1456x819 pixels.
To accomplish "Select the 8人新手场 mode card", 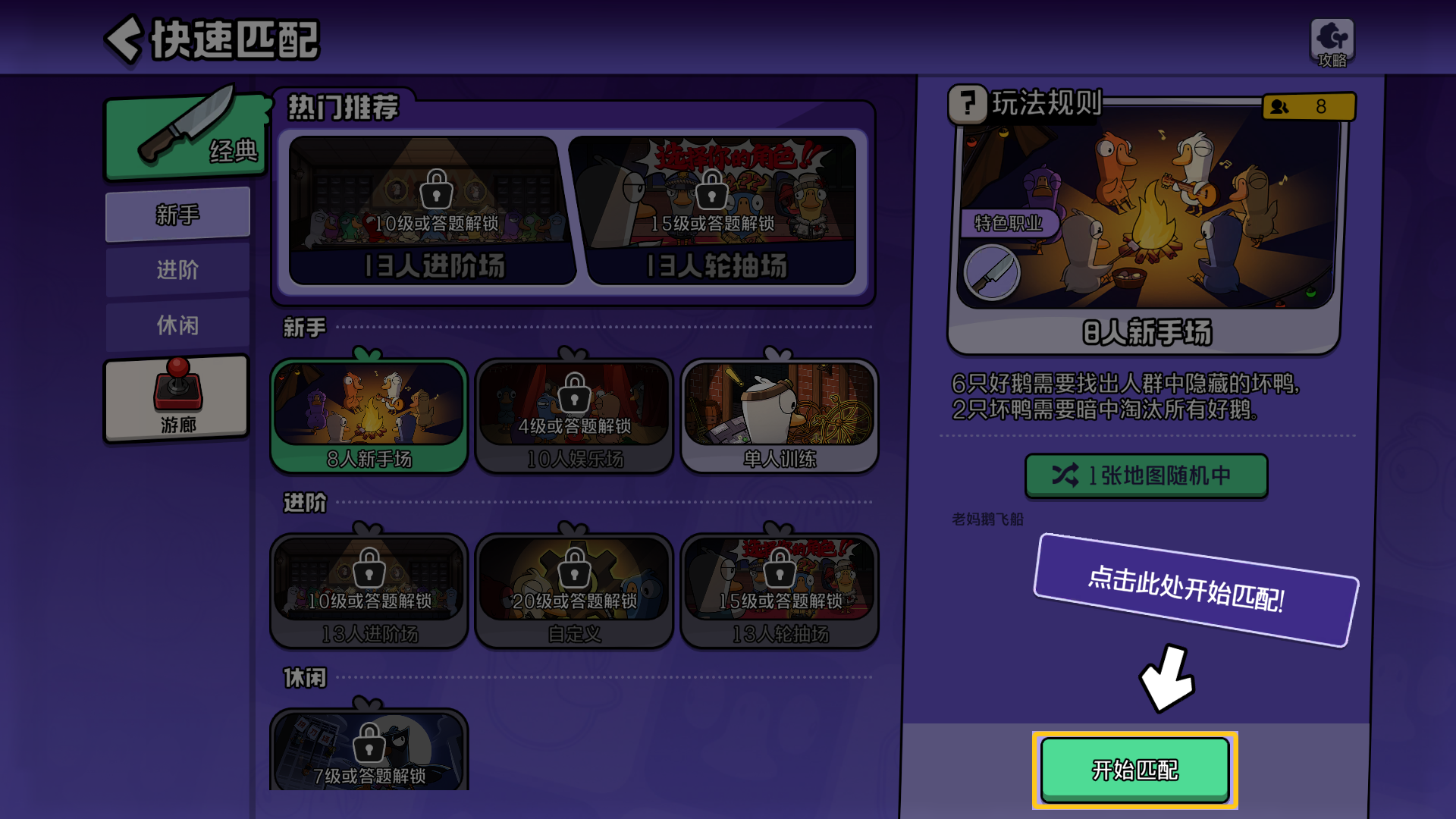I will click(x=369, y=413).
